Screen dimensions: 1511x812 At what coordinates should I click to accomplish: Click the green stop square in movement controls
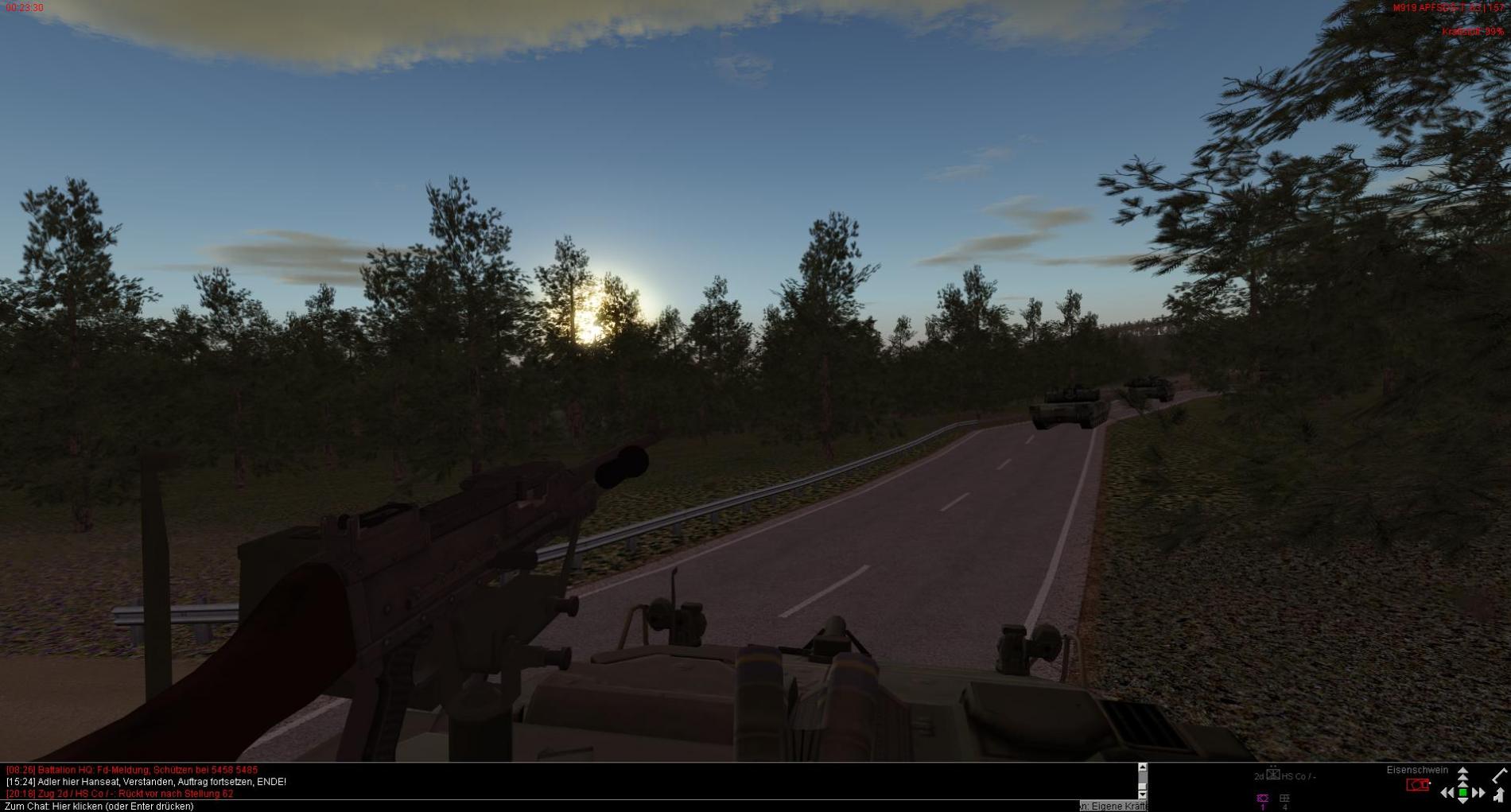(1462, 793)
